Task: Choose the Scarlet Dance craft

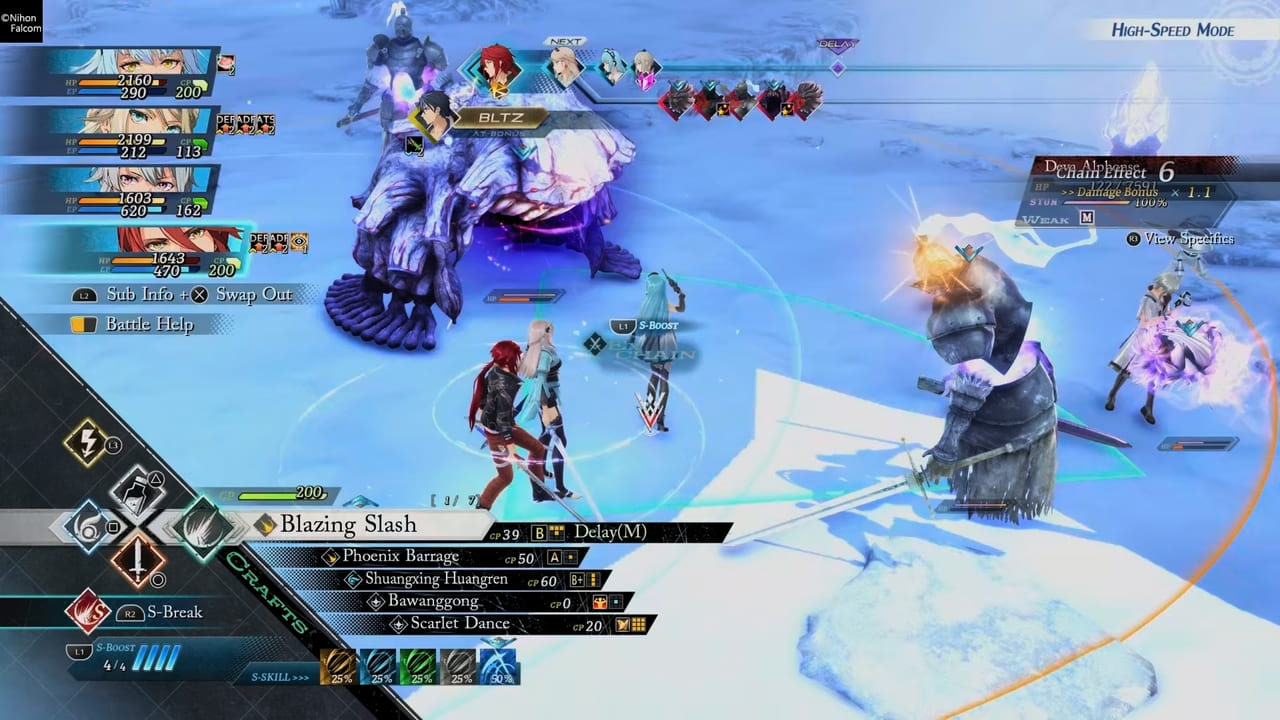Action: (459, 624)
